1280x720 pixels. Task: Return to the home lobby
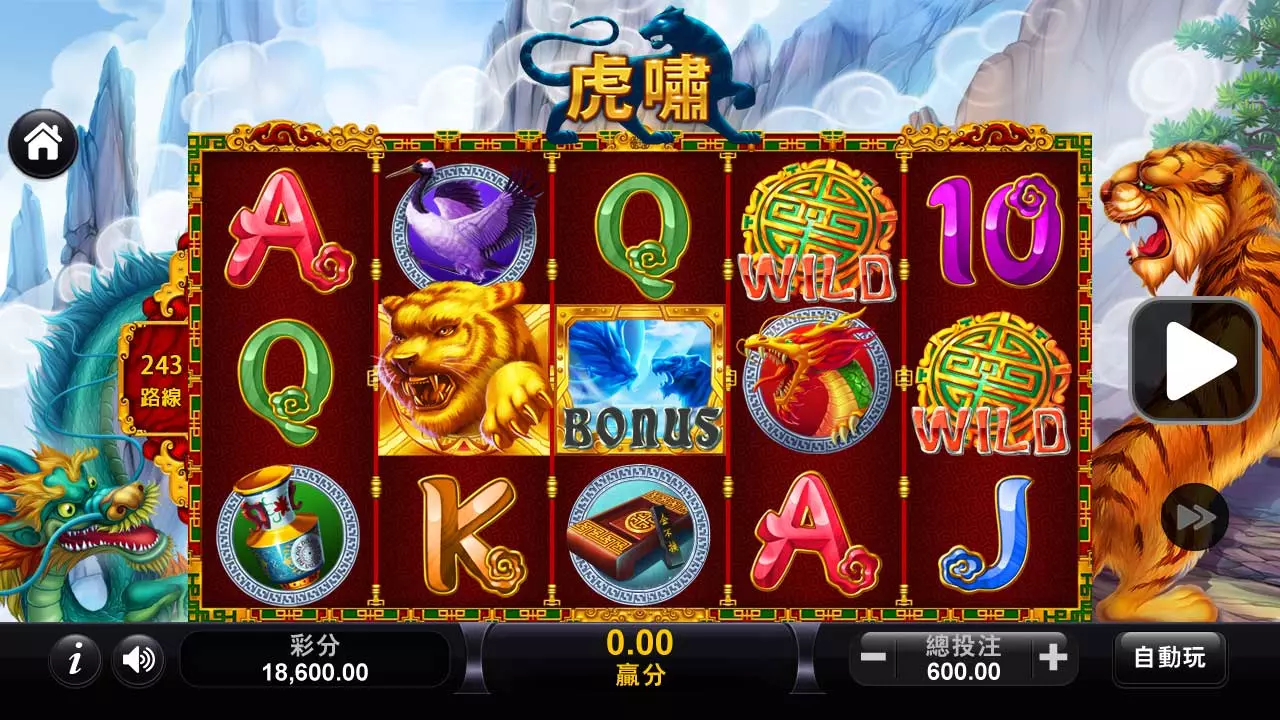click(x=43, y=144)
